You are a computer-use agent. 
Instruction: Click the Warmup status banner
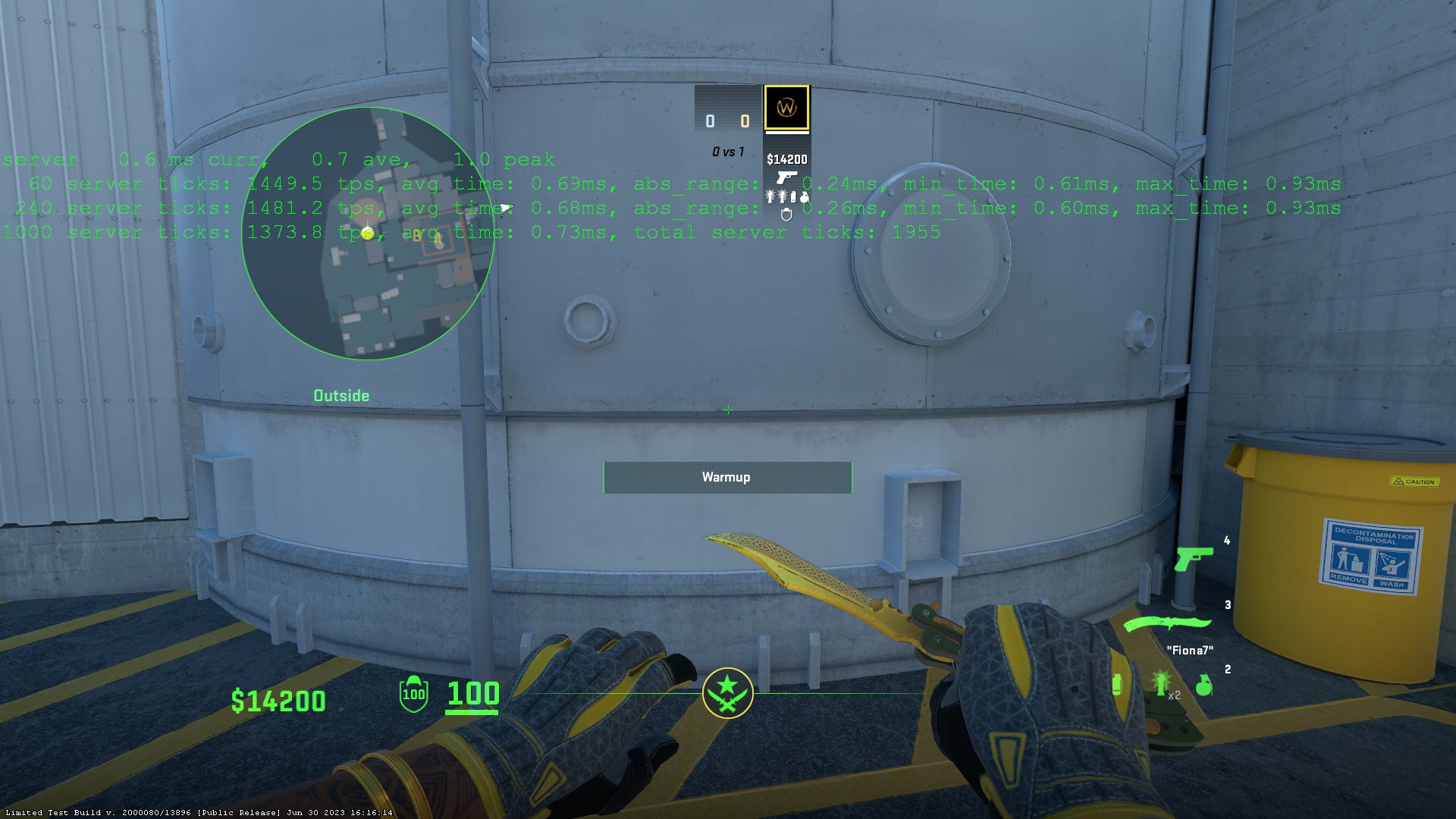(x=727, y=477)
